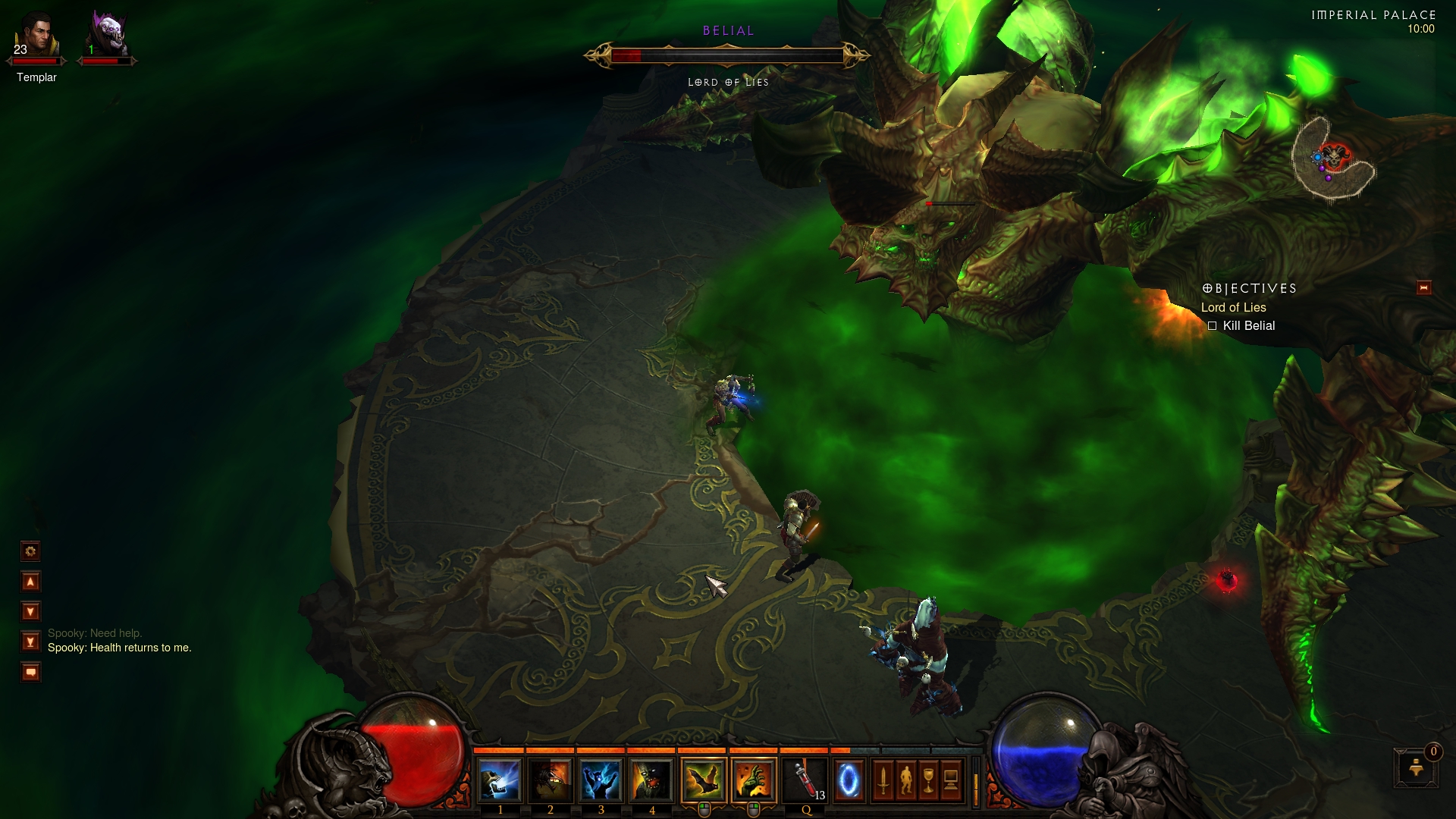Image resolution: width=1456 pixels, height=819 pixels.
Task: Use the masked witch doctor skill in slot 2
Action: click(550, 780)
